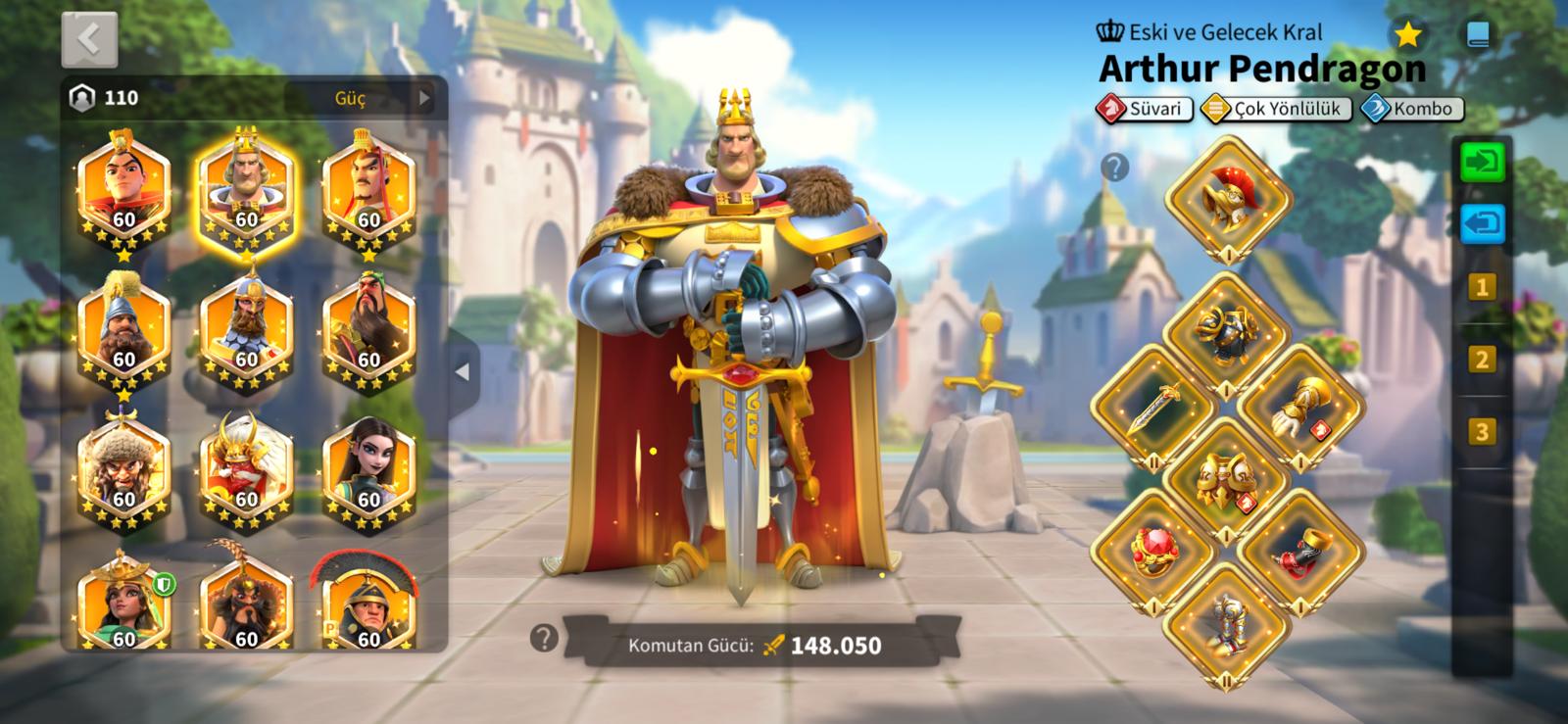This screenshot has width=1568, height=724.
Task: Select the Süvari talent tag
Action: [1145, 109]
